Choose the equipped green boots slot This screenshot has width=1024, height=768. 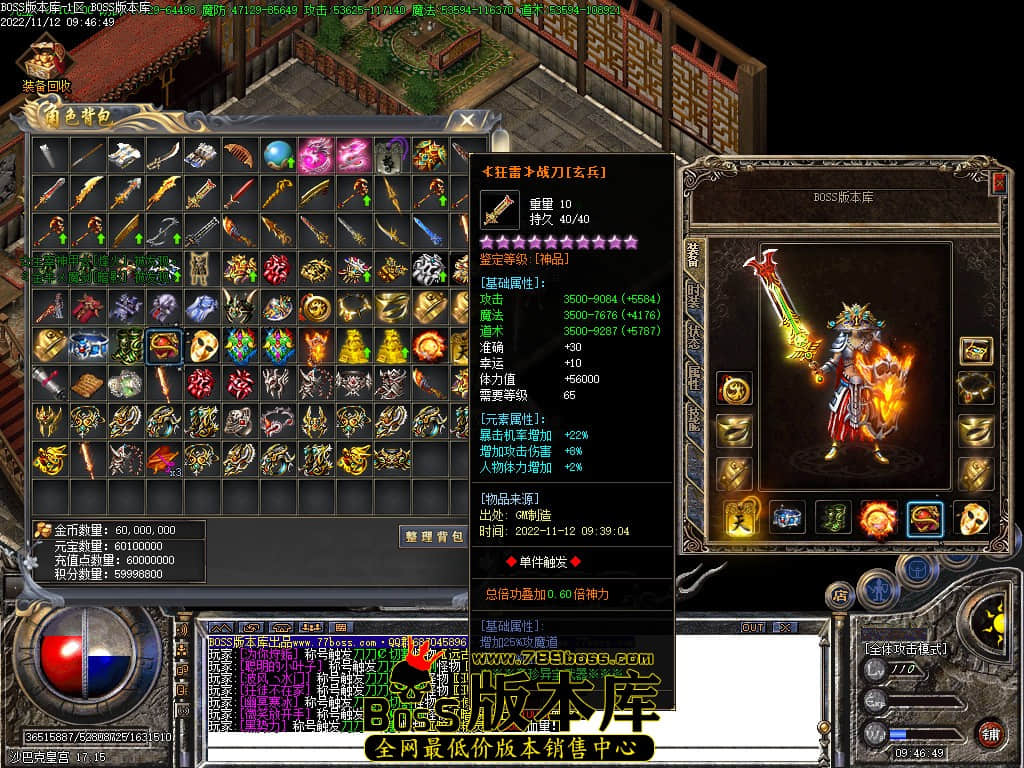click(x=831, y=518)
